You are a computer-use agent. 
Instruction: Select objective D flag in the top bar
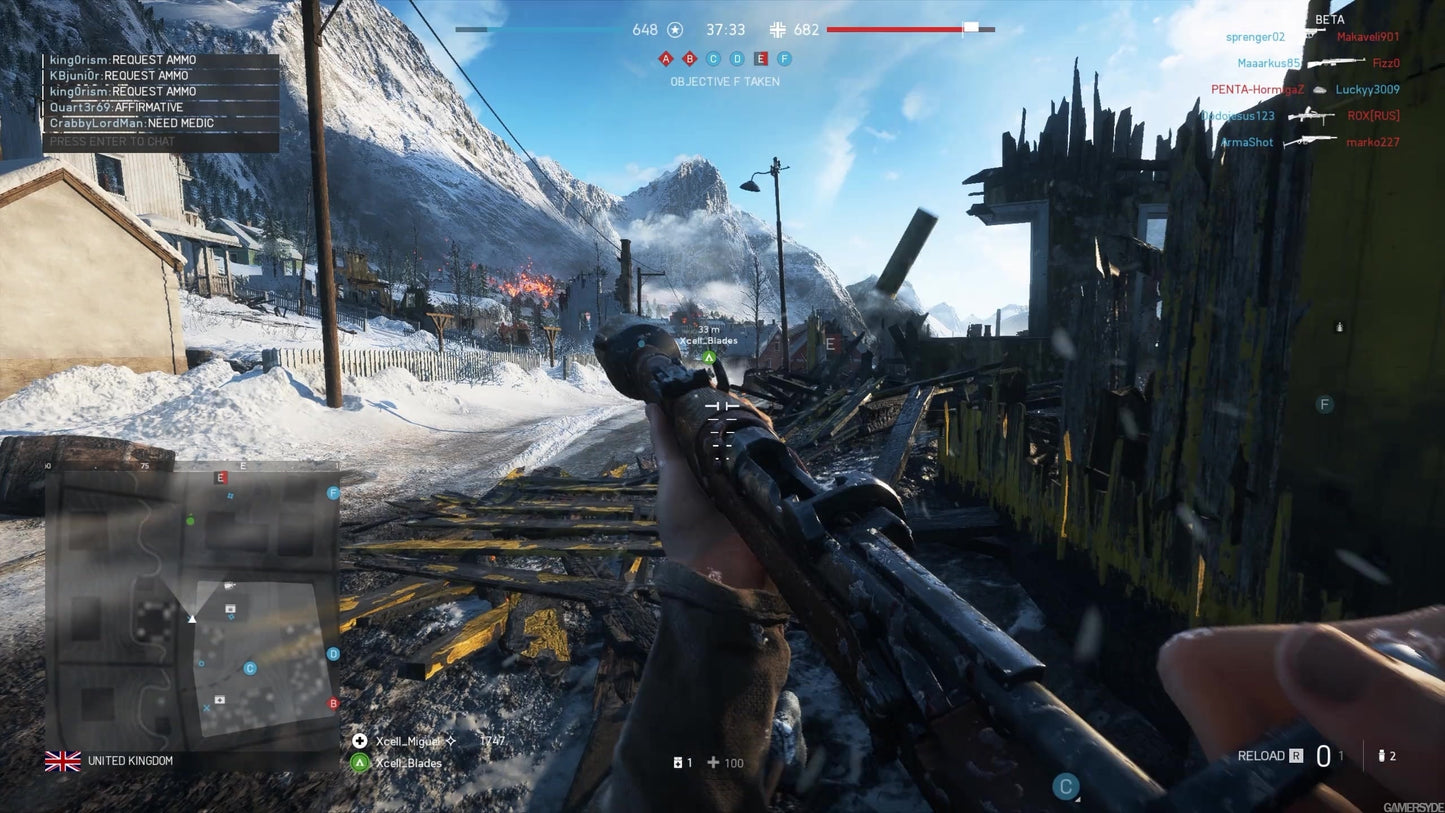[x=737, y=59]
